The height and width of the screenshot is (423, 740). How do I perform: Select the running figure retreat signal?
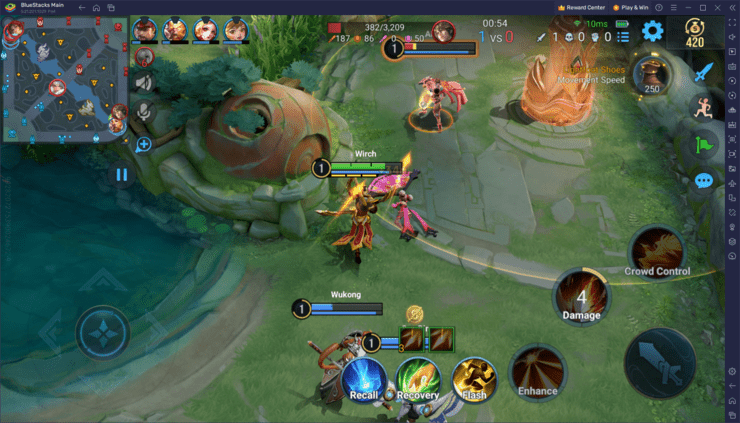(x=704, y=108)
